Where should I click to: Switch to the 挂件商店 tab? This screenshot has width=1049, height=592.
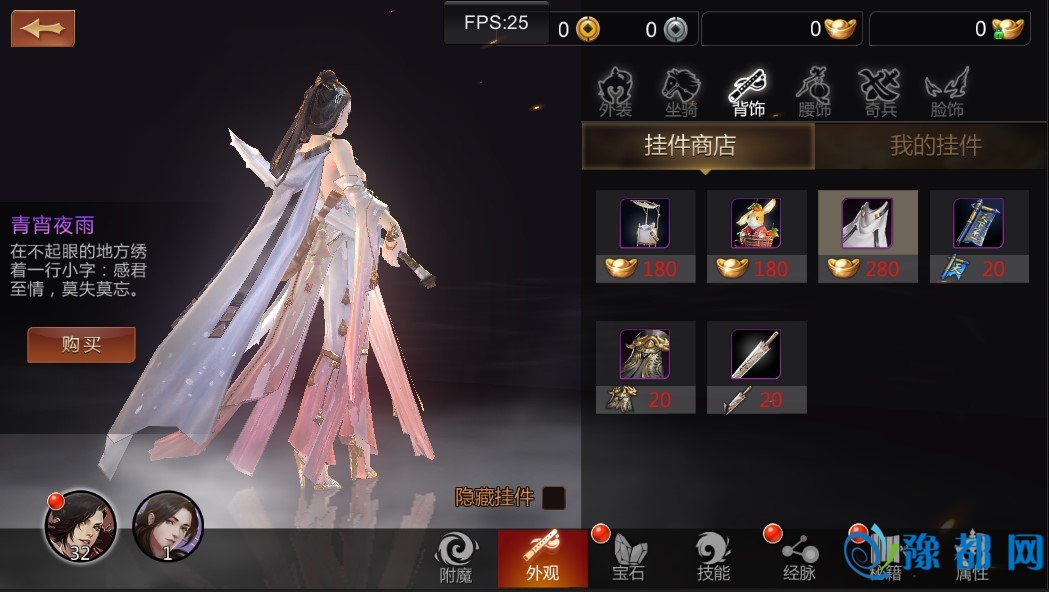point(697,146)
